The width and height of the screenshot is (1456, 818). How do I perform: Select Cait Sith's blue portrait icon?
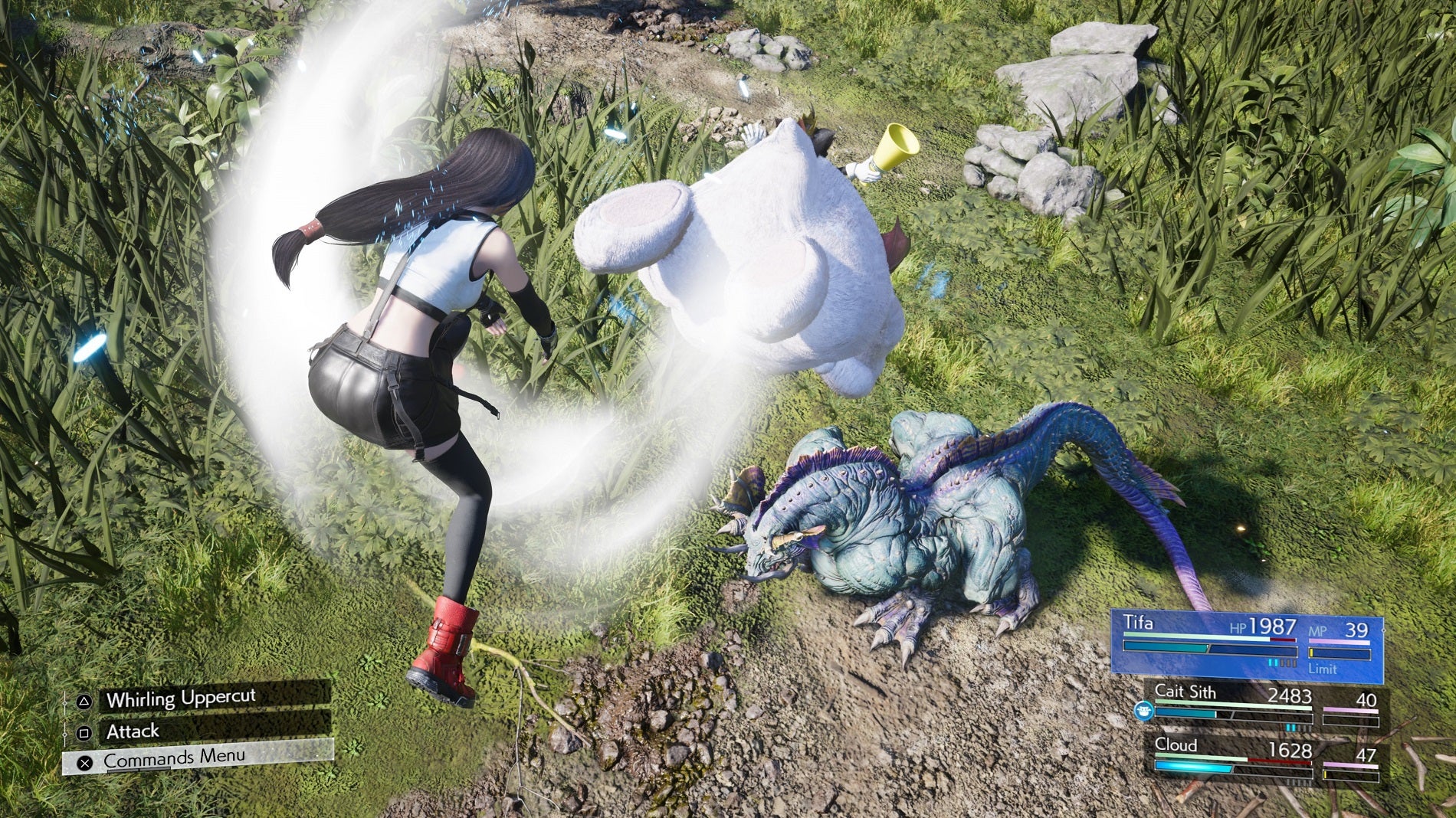1144,711
